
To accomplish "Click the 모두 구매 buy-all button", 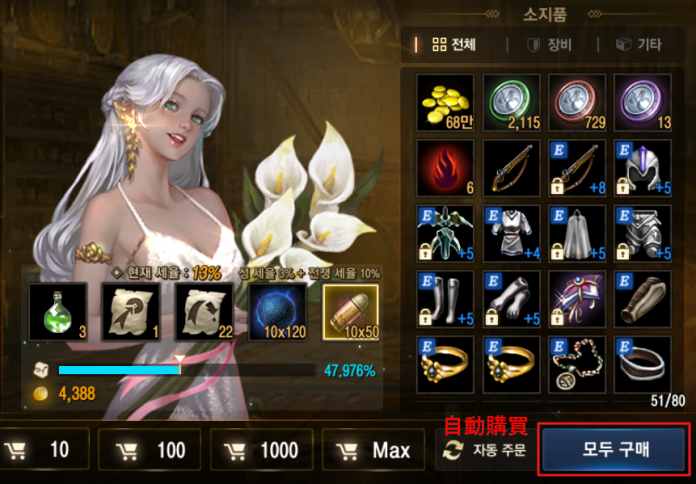I will (x=614, y=450).
